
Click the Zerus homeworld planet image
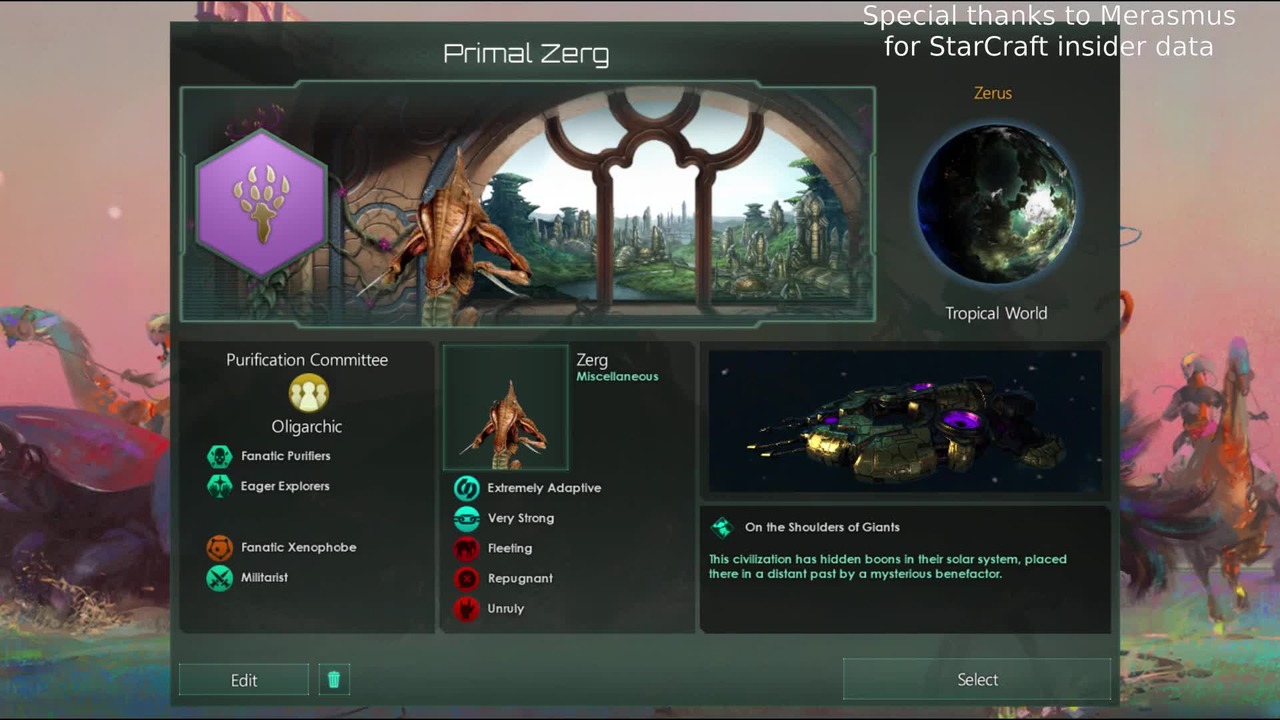click(996, 203)
